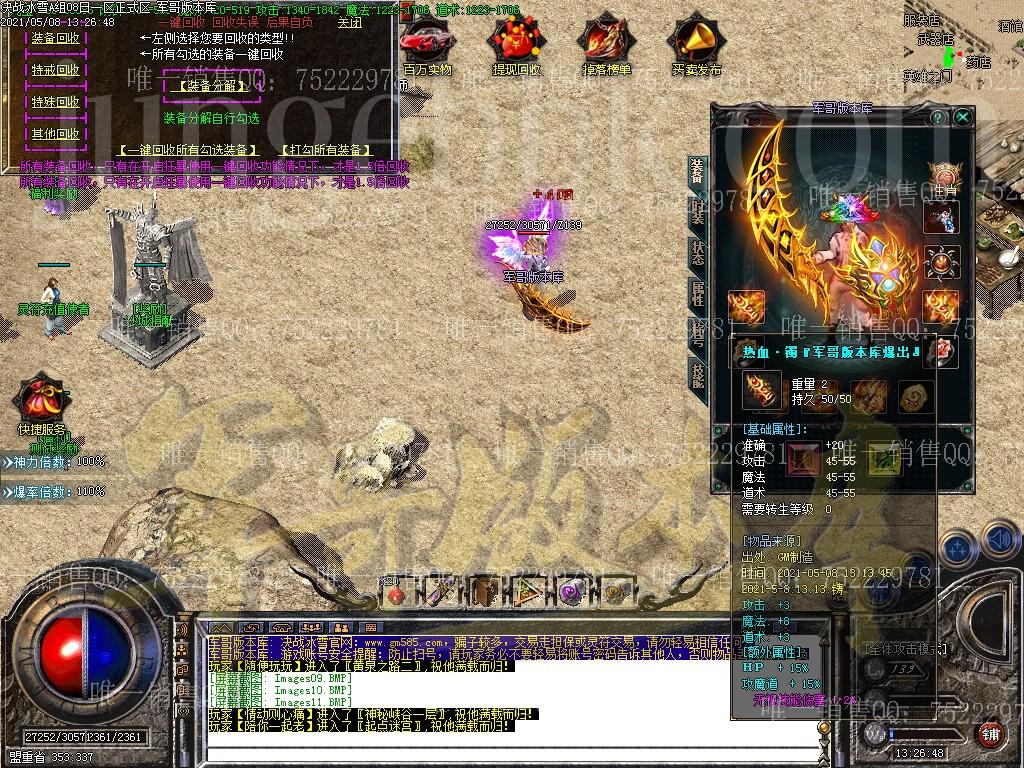1024x768 pixels.
Task: Choose the 特殊回收 special recycle option
Action: tap(56, 102)
